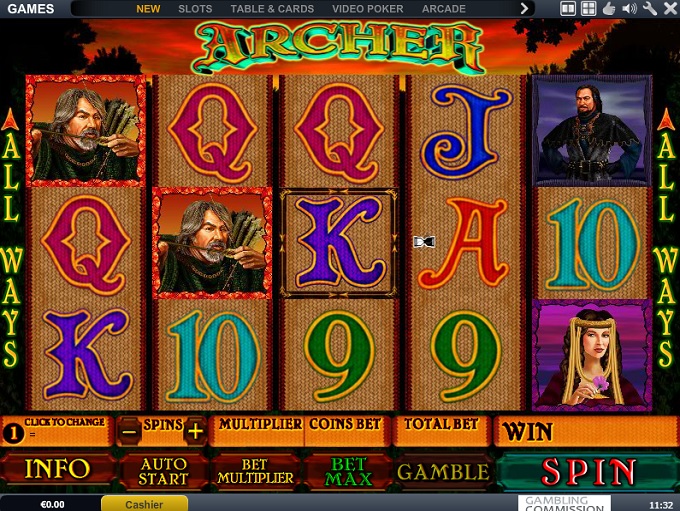
Task: Click the coin to change coin value
Action: click(13, 432)
